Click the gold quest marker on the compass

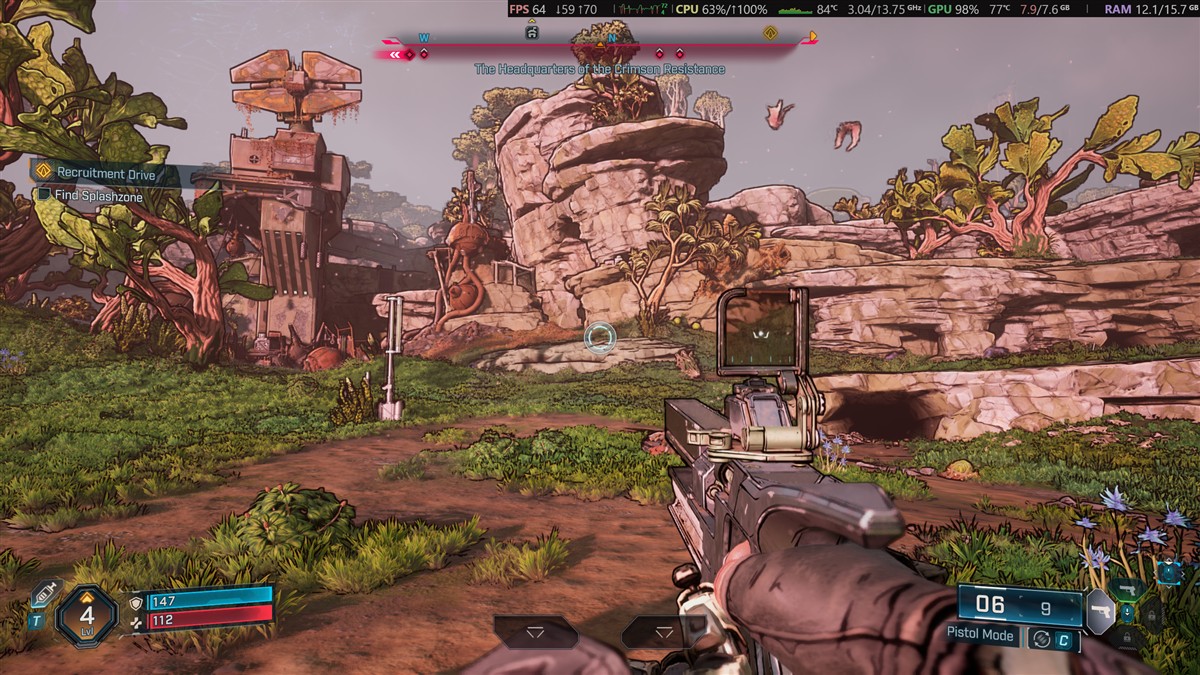771,33
